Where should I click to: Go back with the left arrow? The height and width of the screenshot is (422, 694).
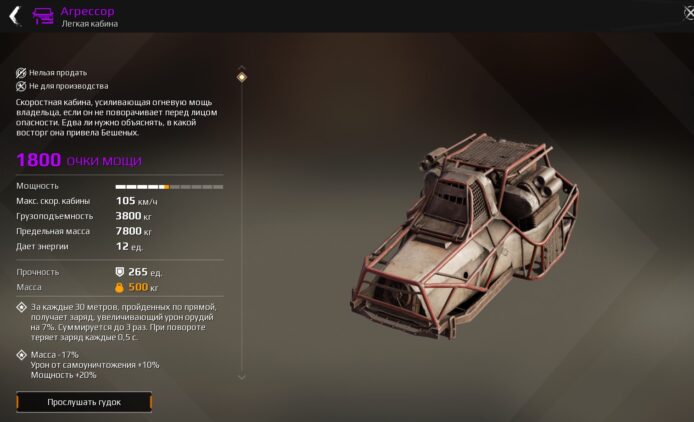(x=14, y=15)
